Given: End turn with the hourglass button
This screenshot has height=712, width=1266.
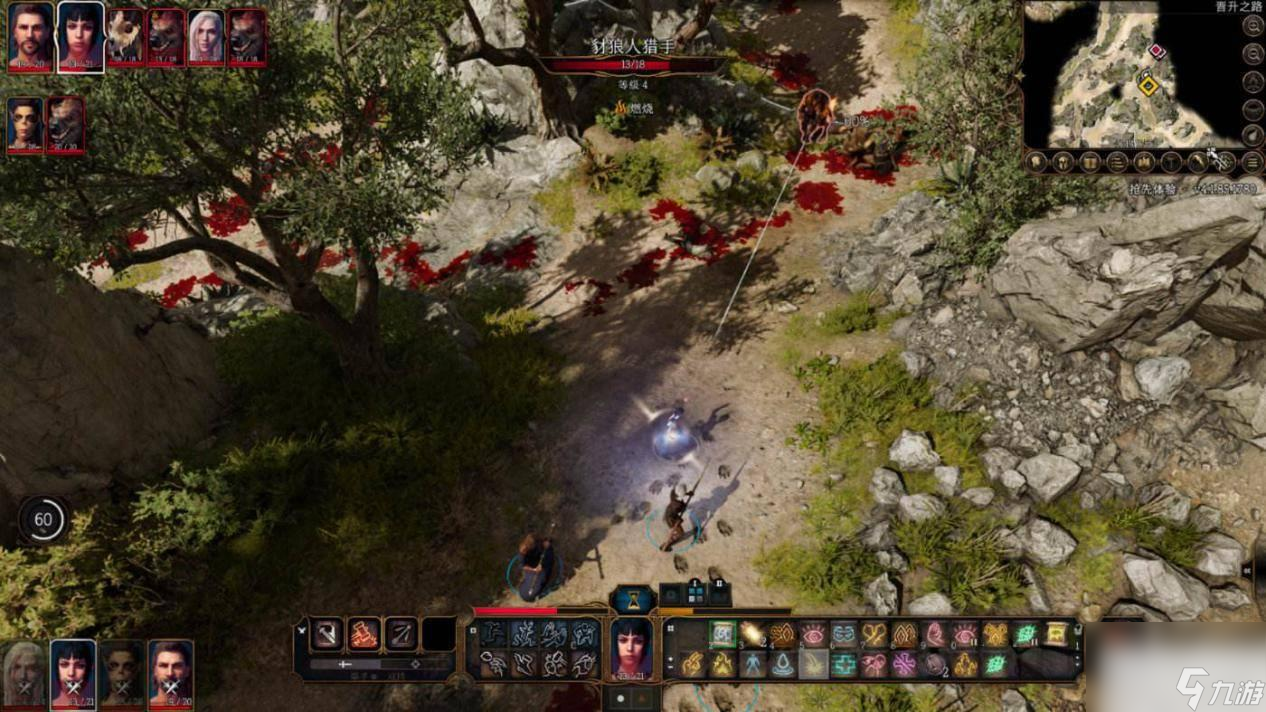Looking at the screenshot, I should (x=632, y=598).
